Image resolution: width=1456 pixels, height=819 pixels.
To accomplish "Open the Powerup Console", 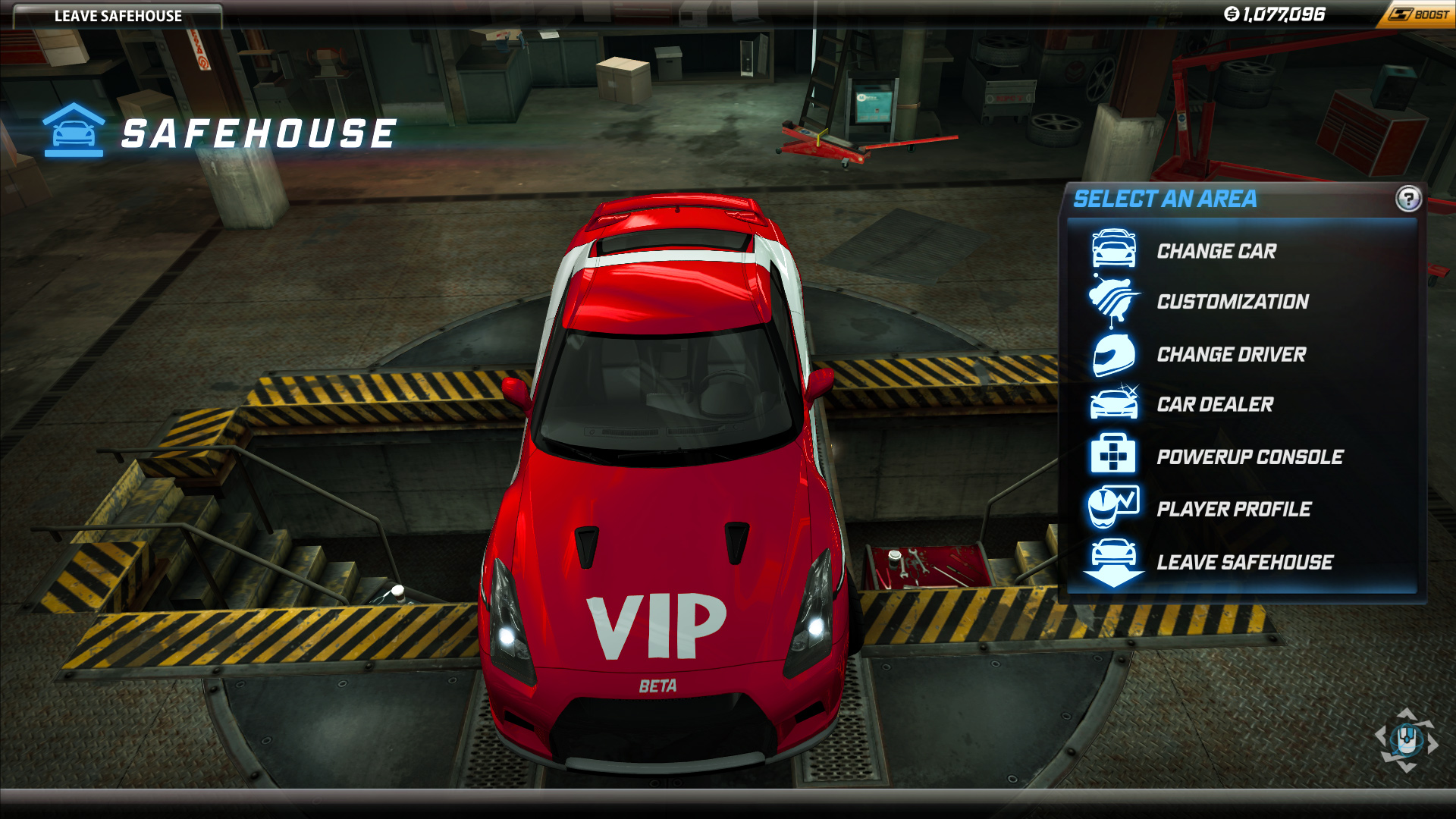I will coord(1249,457).
